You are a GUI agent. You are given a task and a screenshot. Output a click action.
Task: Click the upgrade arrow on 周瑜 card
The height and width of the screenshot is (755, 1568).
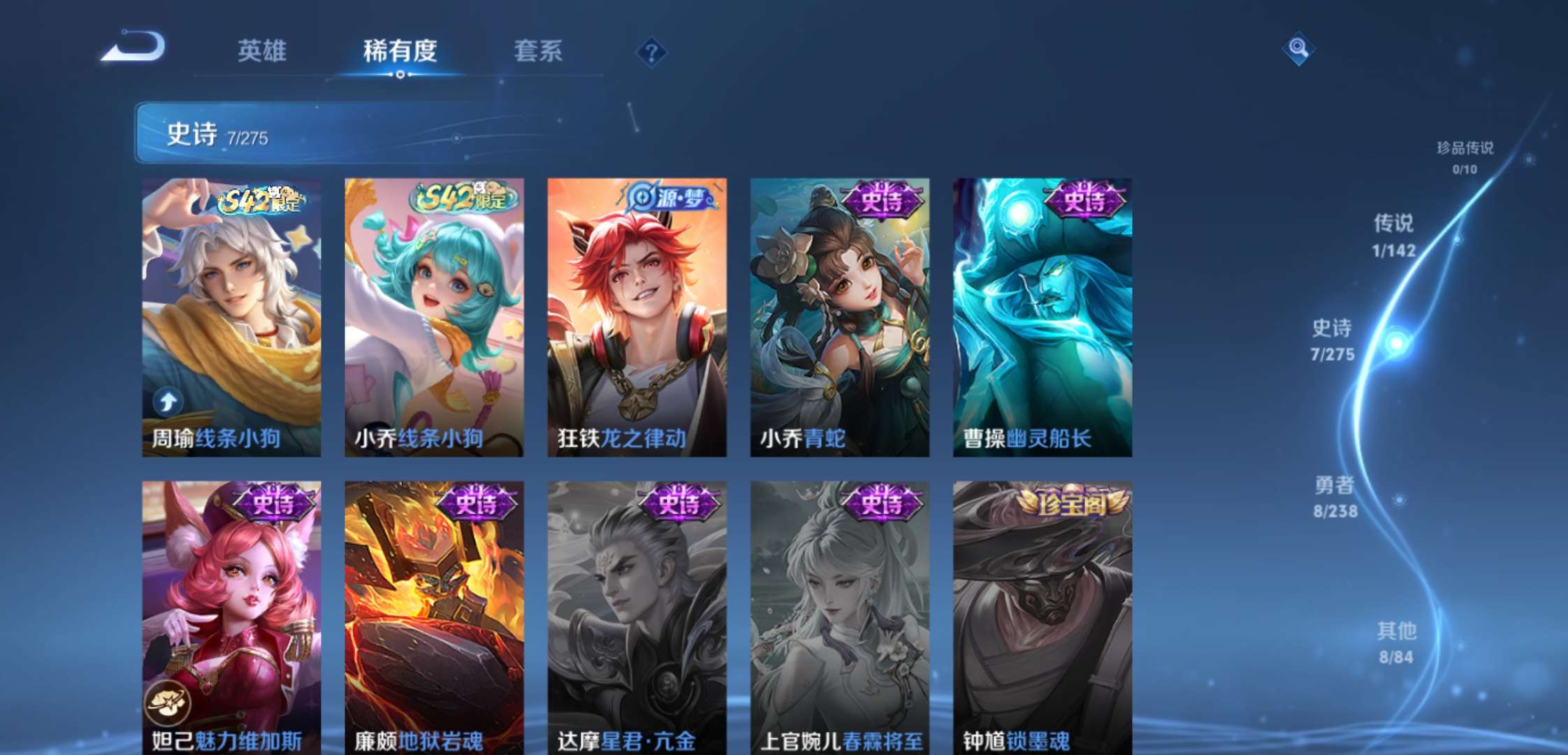(x=166, y=400)
